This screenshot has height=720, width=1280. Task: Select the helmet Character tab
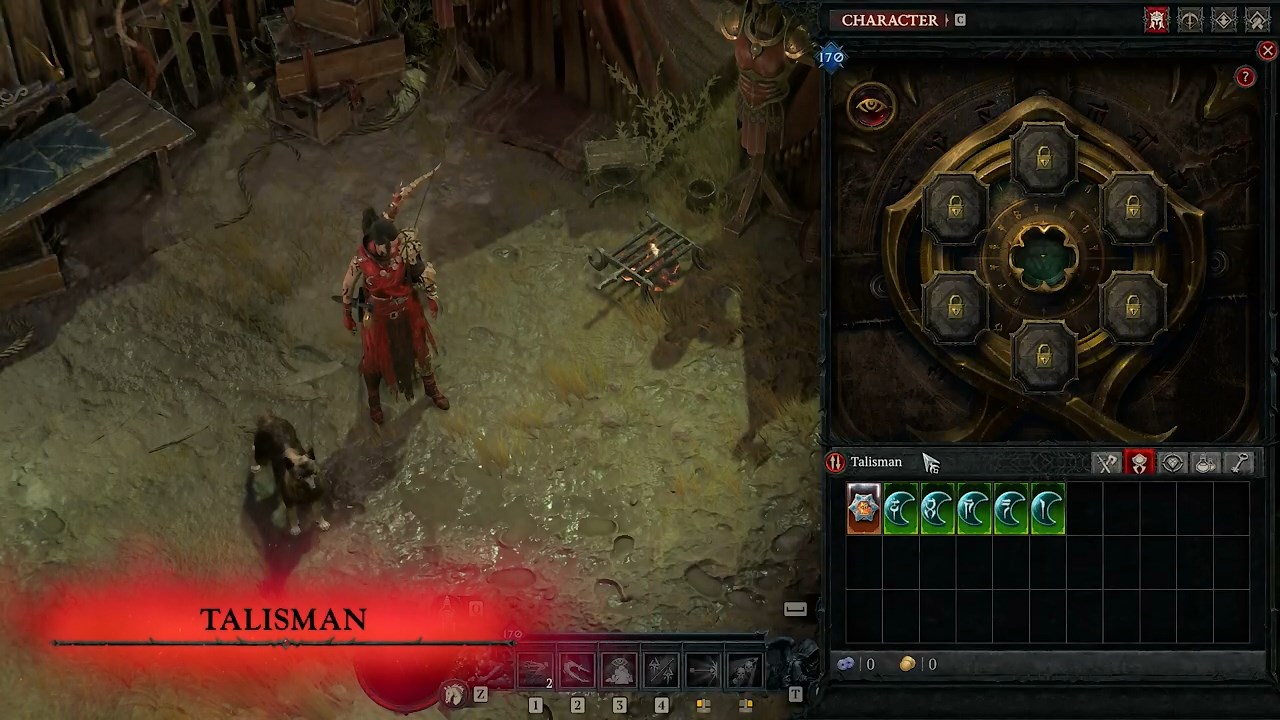click(1157, 20)
